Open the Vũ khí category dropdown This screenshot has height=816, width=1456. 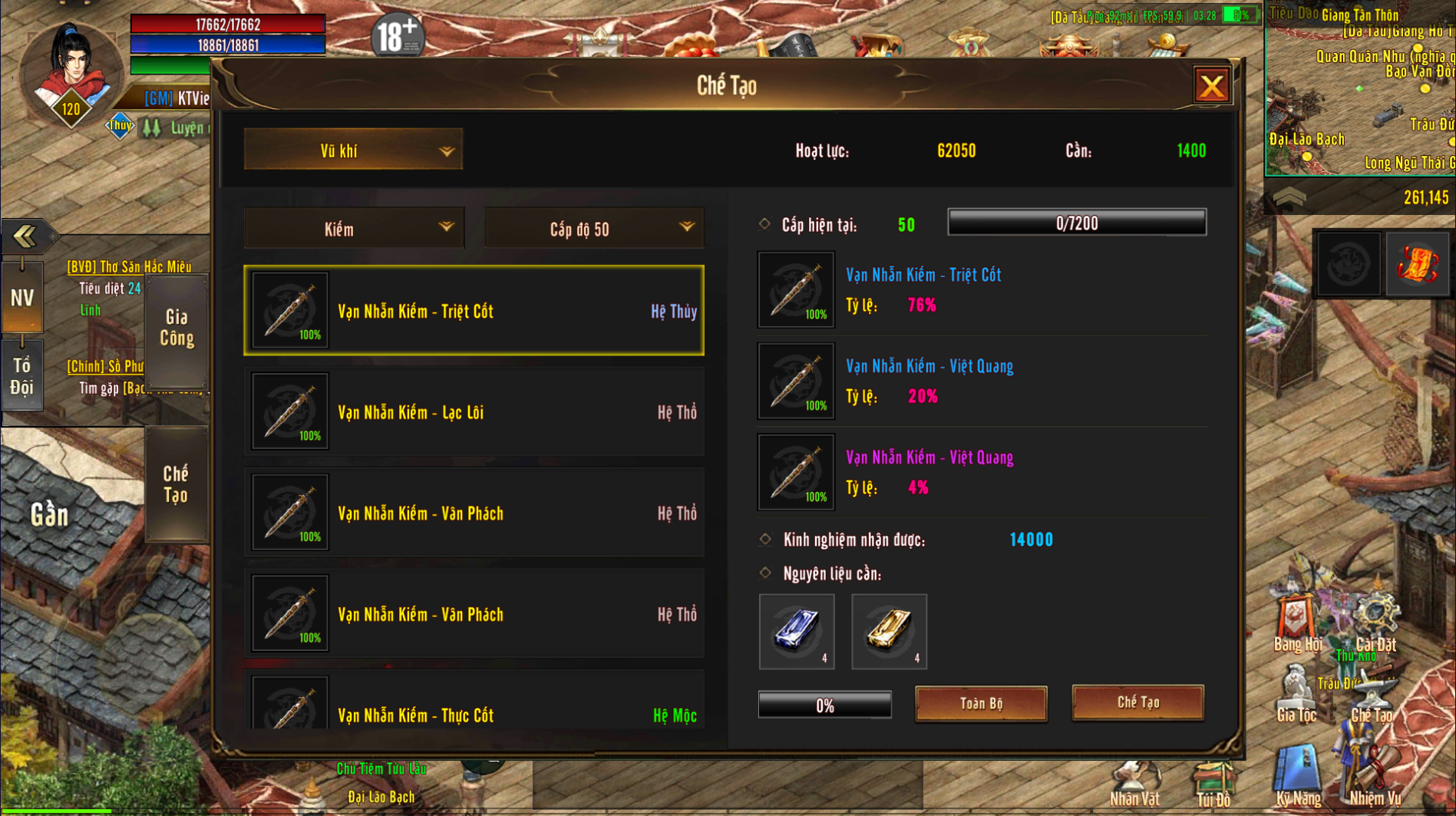(353, 150)
